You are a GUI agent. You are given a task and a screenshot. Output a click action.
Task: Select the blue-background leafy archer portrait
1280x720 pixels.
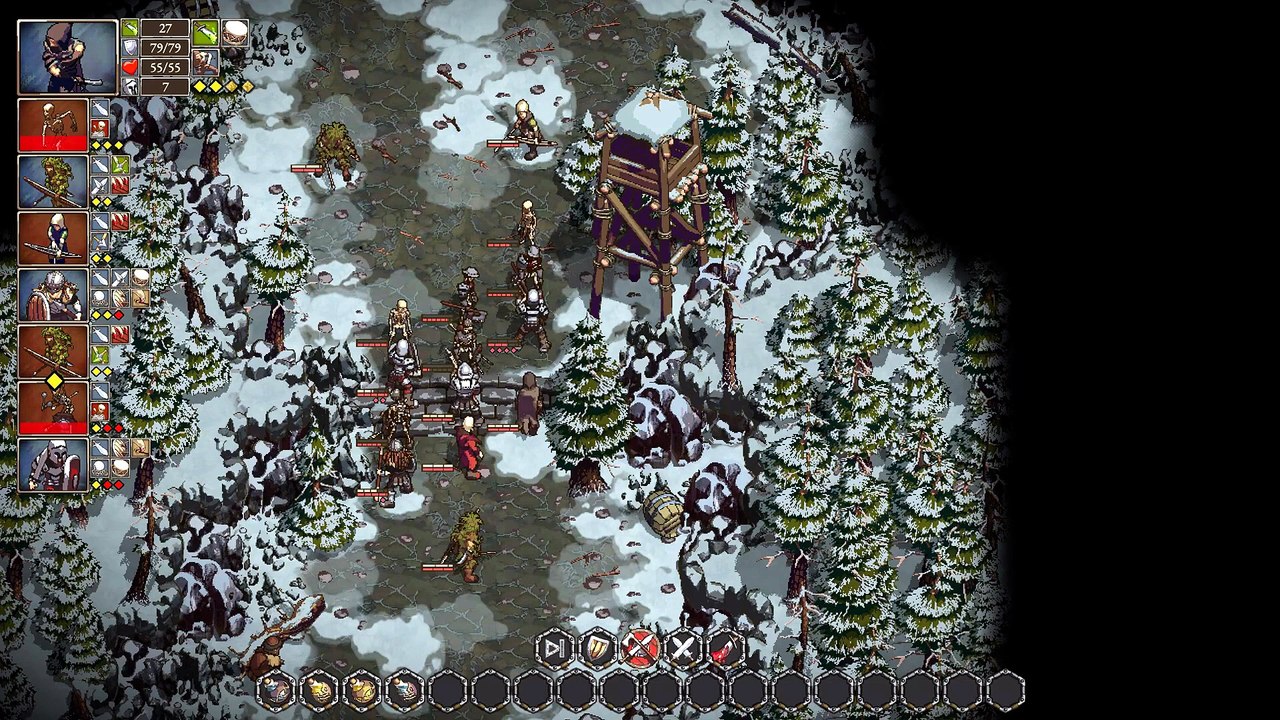pos(53,181)
